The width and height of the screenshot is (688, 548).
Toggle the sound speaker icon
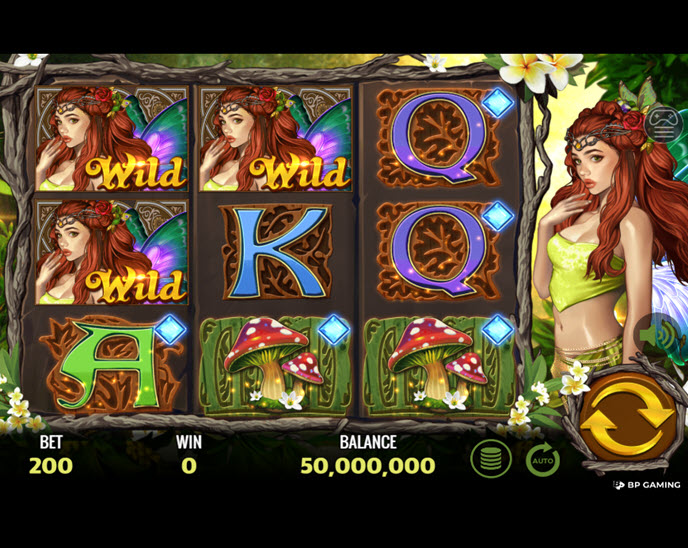(x=664, y=337)
